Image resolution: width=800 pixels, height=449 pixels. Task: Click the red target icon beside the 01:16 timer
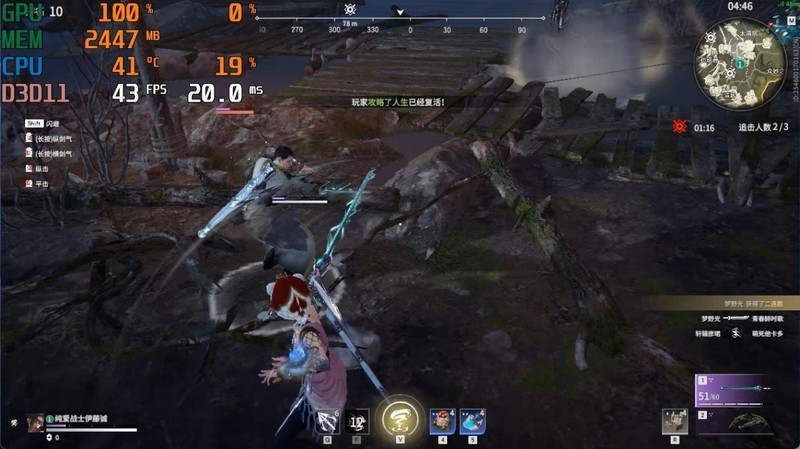(680, 127)
